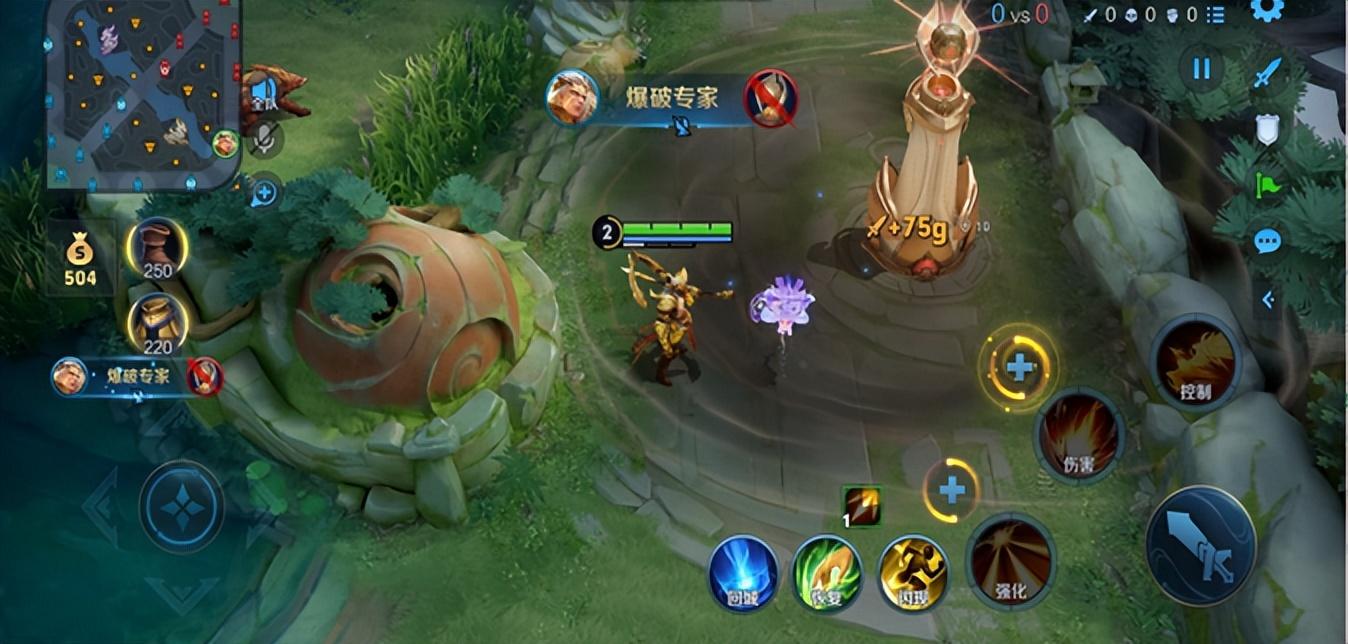Toggle the crossed-out microphone

264,141
